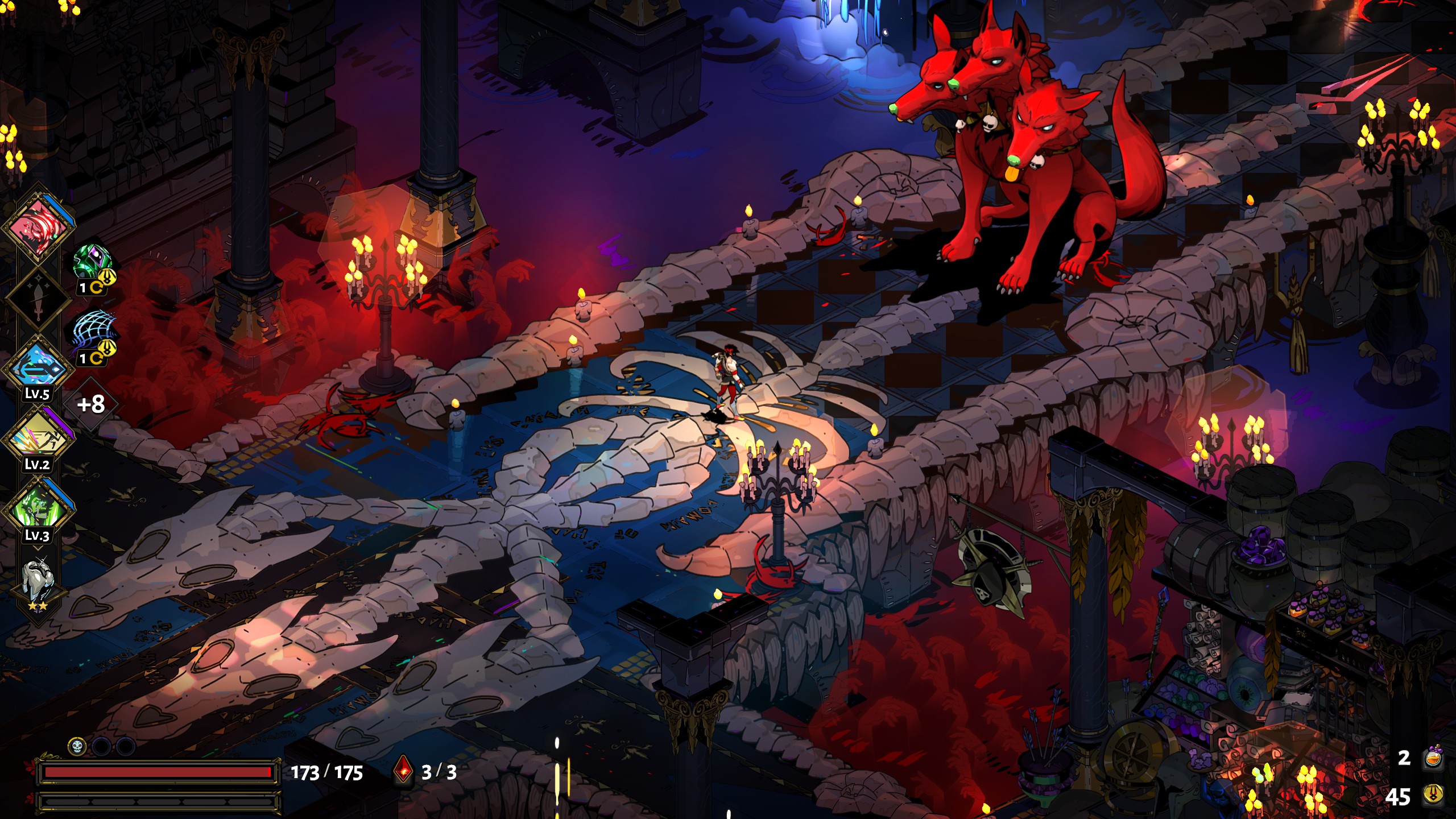1456x819 pixels.
Task: Click the red bloodstone cast ammo icon
Action: point(403,771)
